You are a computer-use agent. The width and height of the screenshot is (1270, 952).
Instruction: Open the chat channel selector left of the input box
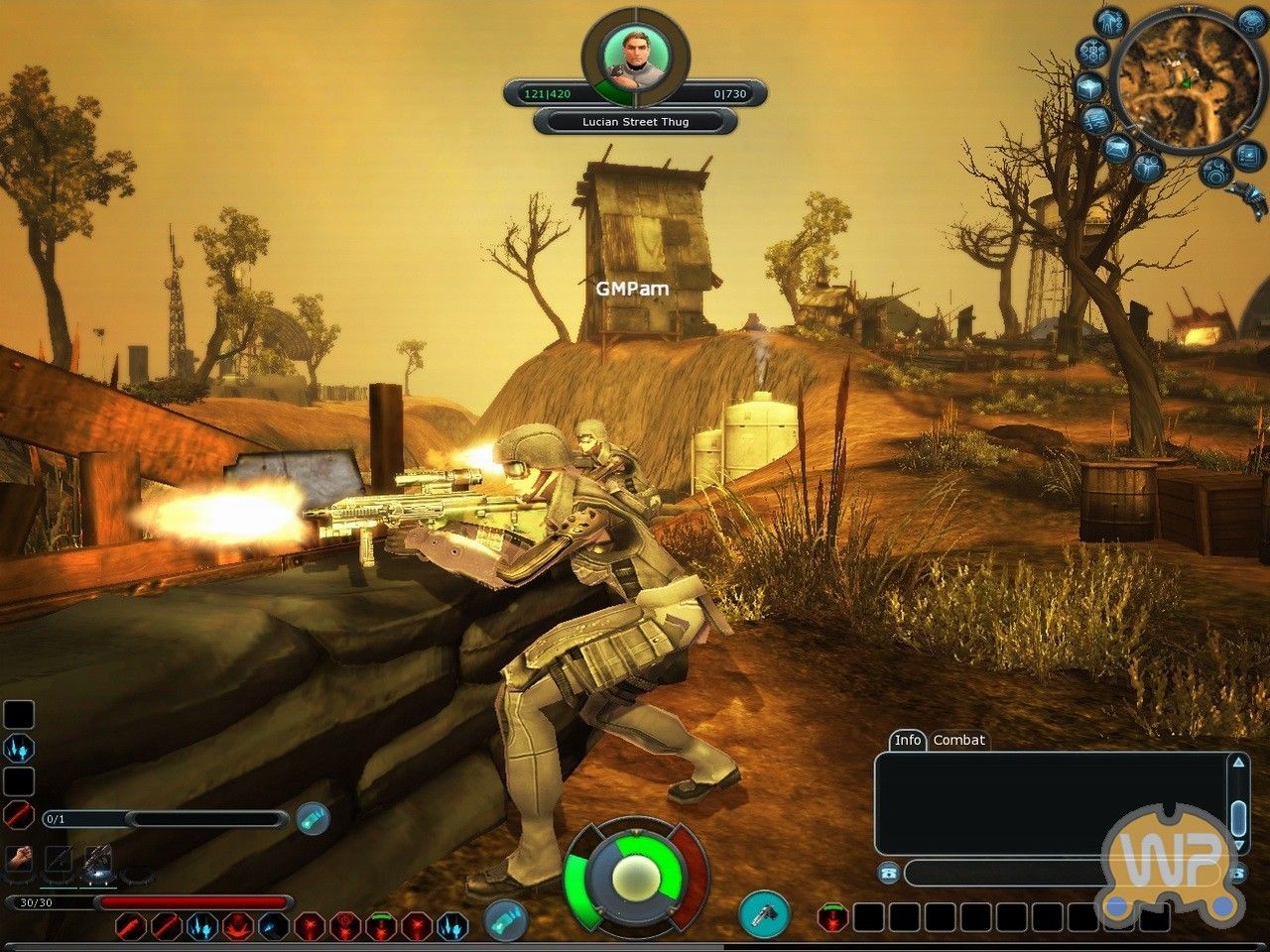[x=889, y=873]
